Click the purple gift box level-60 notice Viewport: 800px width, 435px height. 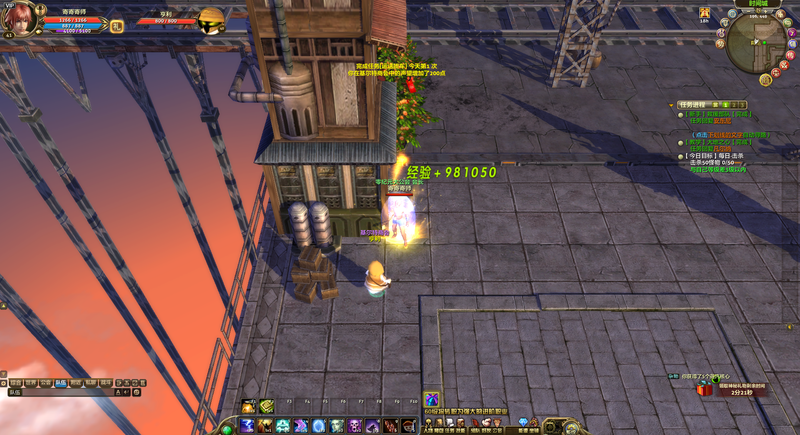coord(432,399)
